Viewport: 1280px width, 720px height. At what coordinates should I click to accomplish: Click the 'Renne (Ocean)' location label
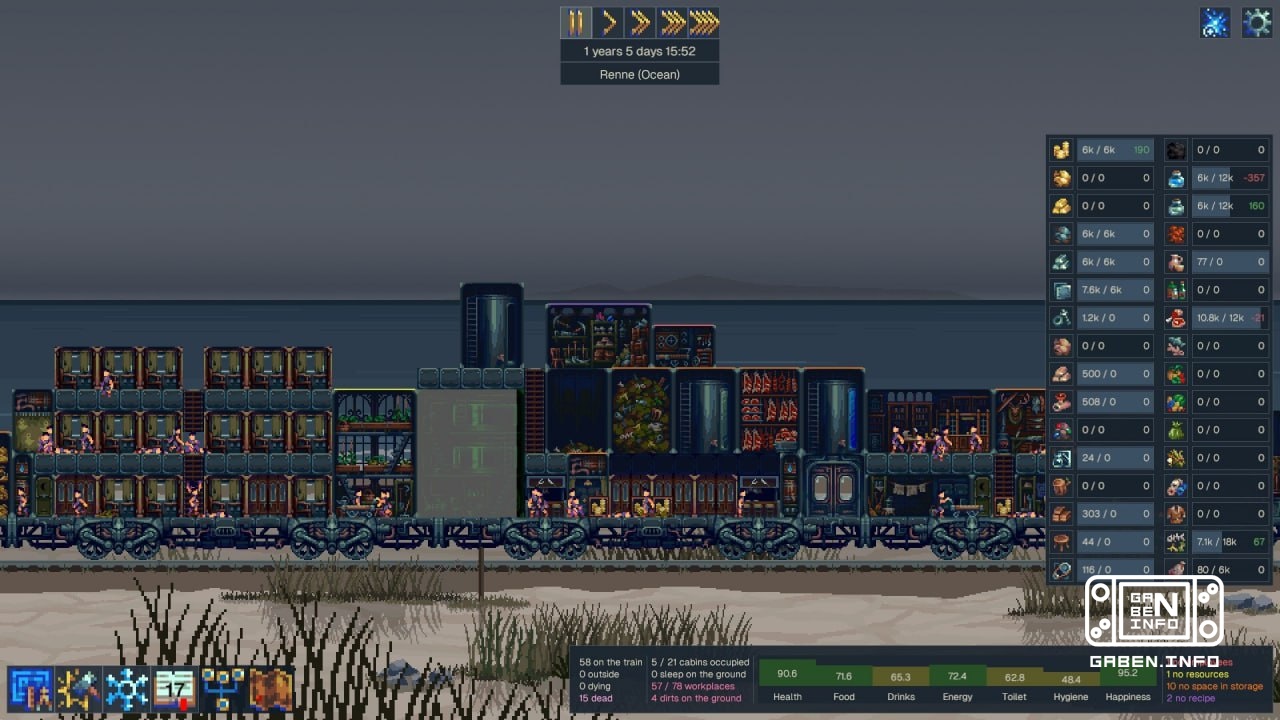point(639,74)
